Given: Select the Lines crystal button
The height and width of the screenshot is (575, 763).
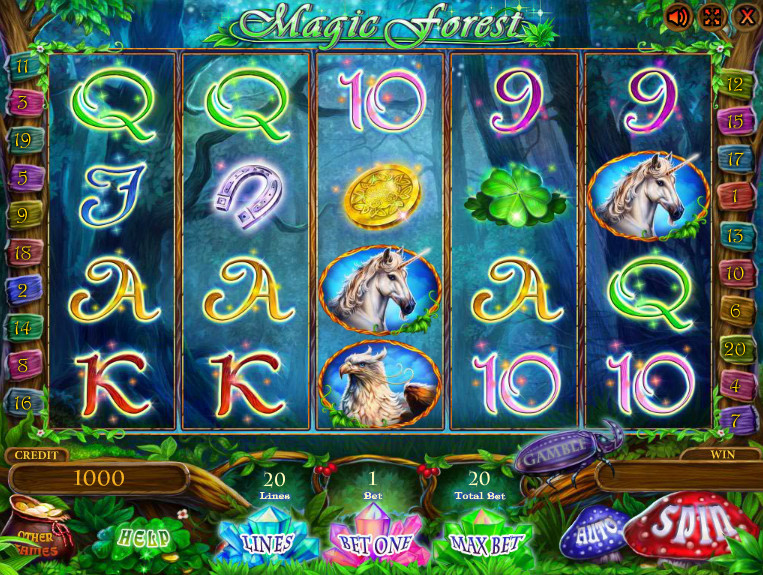Looking at the screenshot, I should [x=267, y=542].
